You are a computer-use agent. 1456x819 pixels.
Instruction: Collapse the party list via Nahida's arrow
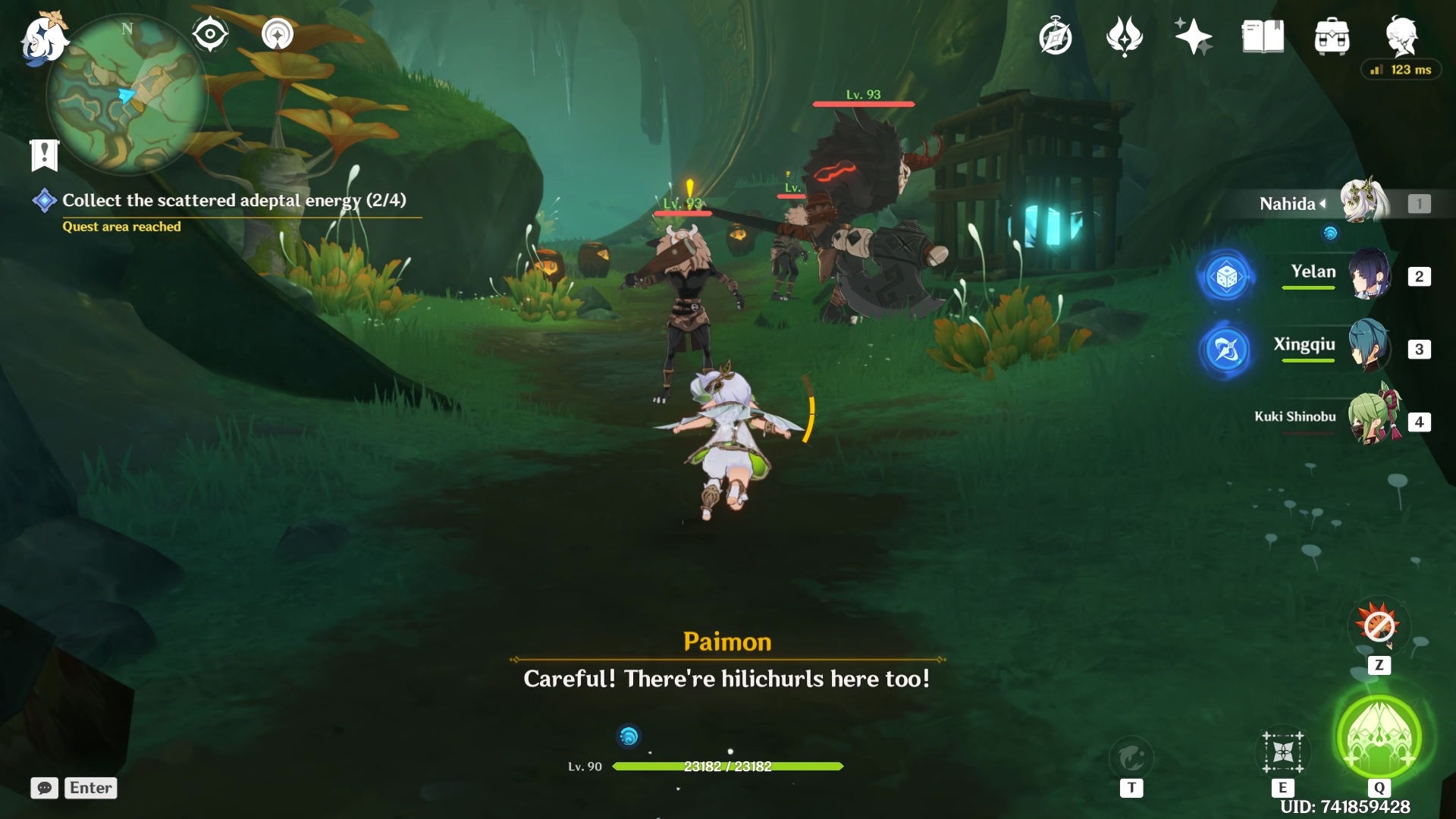pyautogui.click(x=1323, y=203)
